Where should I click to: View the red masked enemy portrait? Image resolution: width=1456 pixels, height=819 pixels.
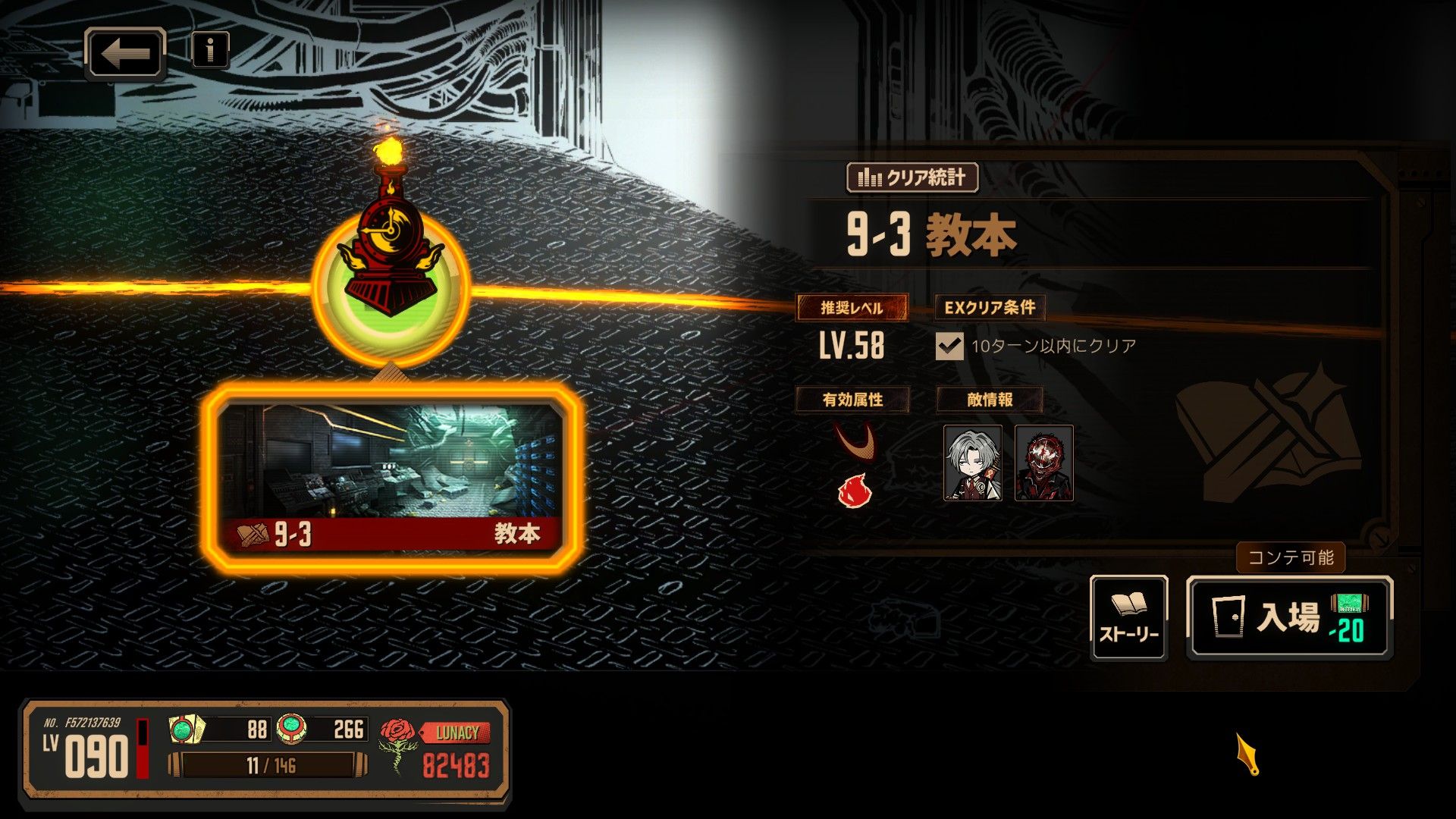click(1043, 463)
